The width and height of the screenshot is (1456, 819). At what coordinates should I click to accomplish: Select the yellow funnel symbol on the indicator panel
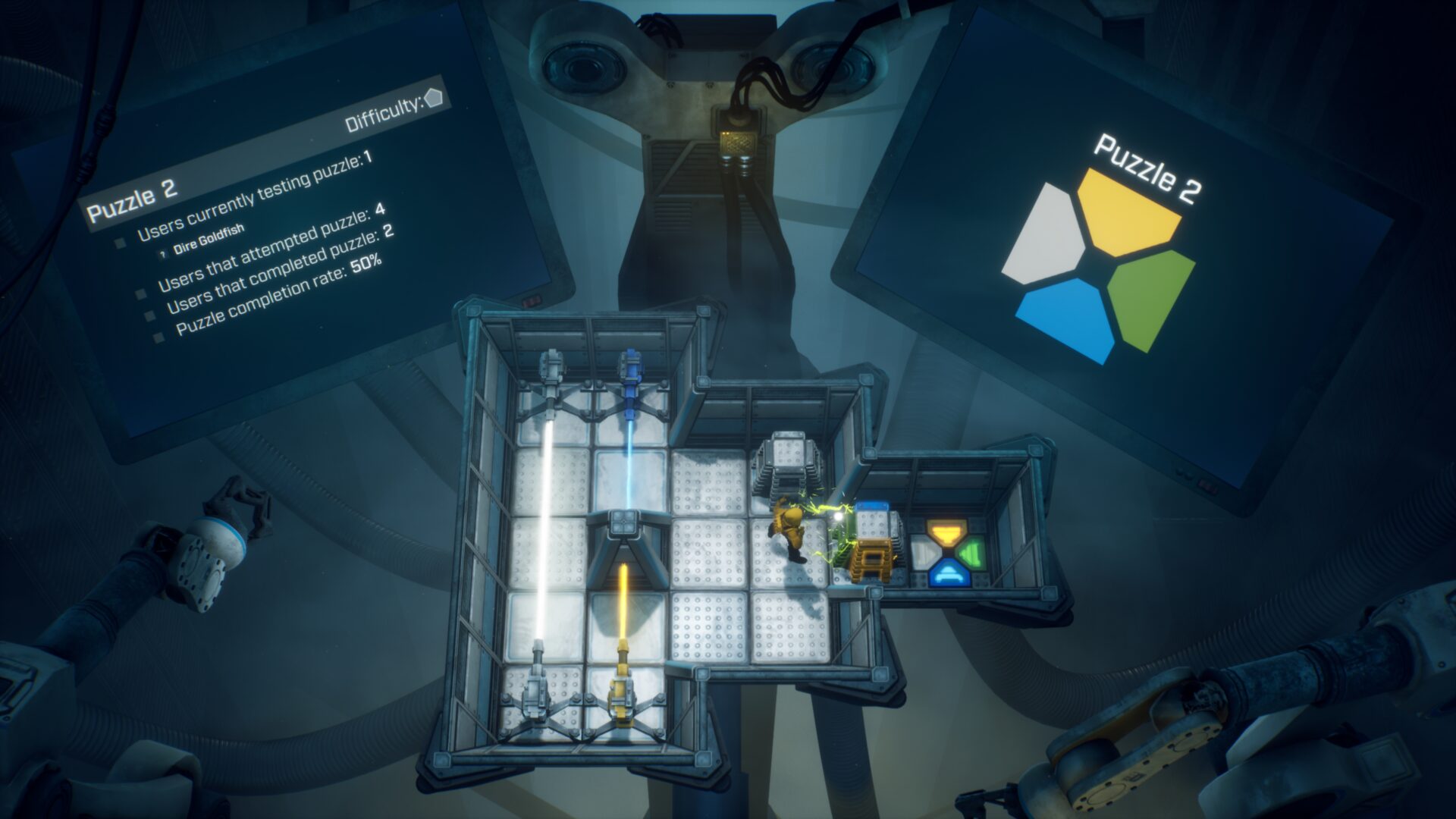946,532
